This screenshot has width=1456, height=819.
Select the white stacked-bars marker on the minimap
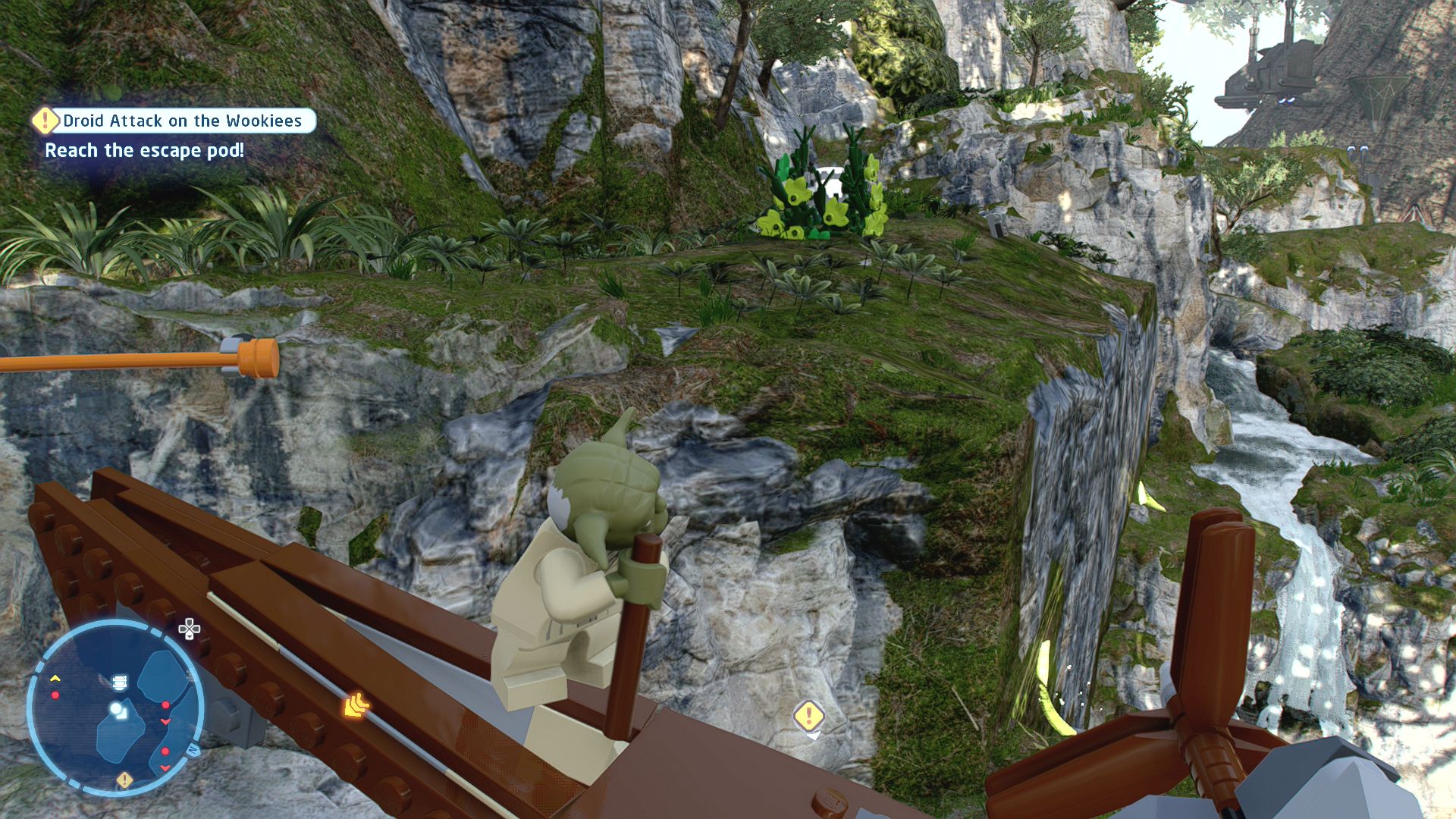[120, 682]
